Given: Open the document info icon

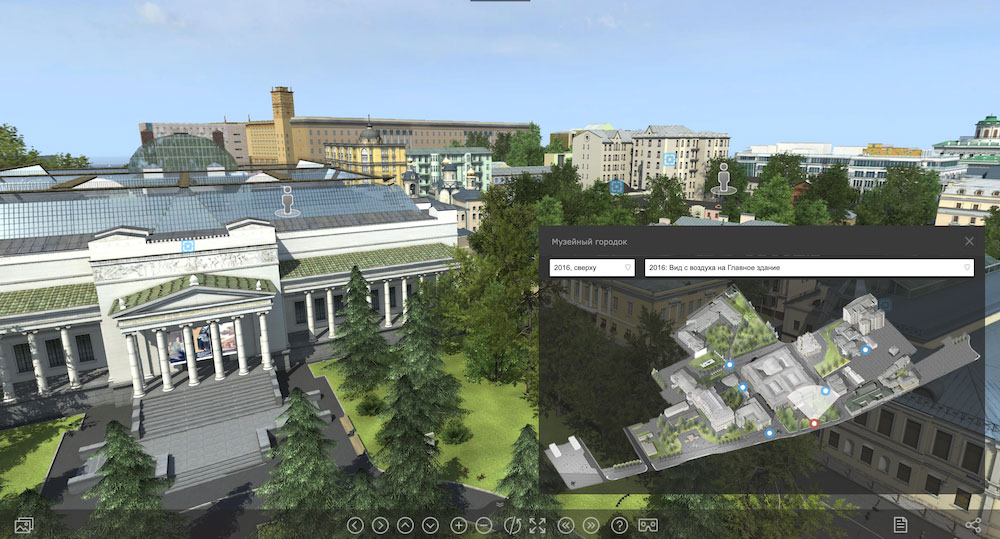Looking at the screenshot, I should pos(900,524).
